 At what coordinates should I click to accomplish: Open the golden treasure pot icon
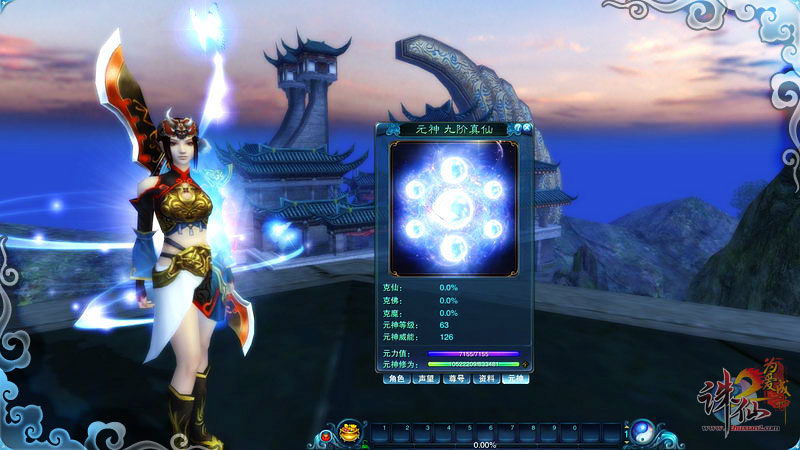pos(349,432)
